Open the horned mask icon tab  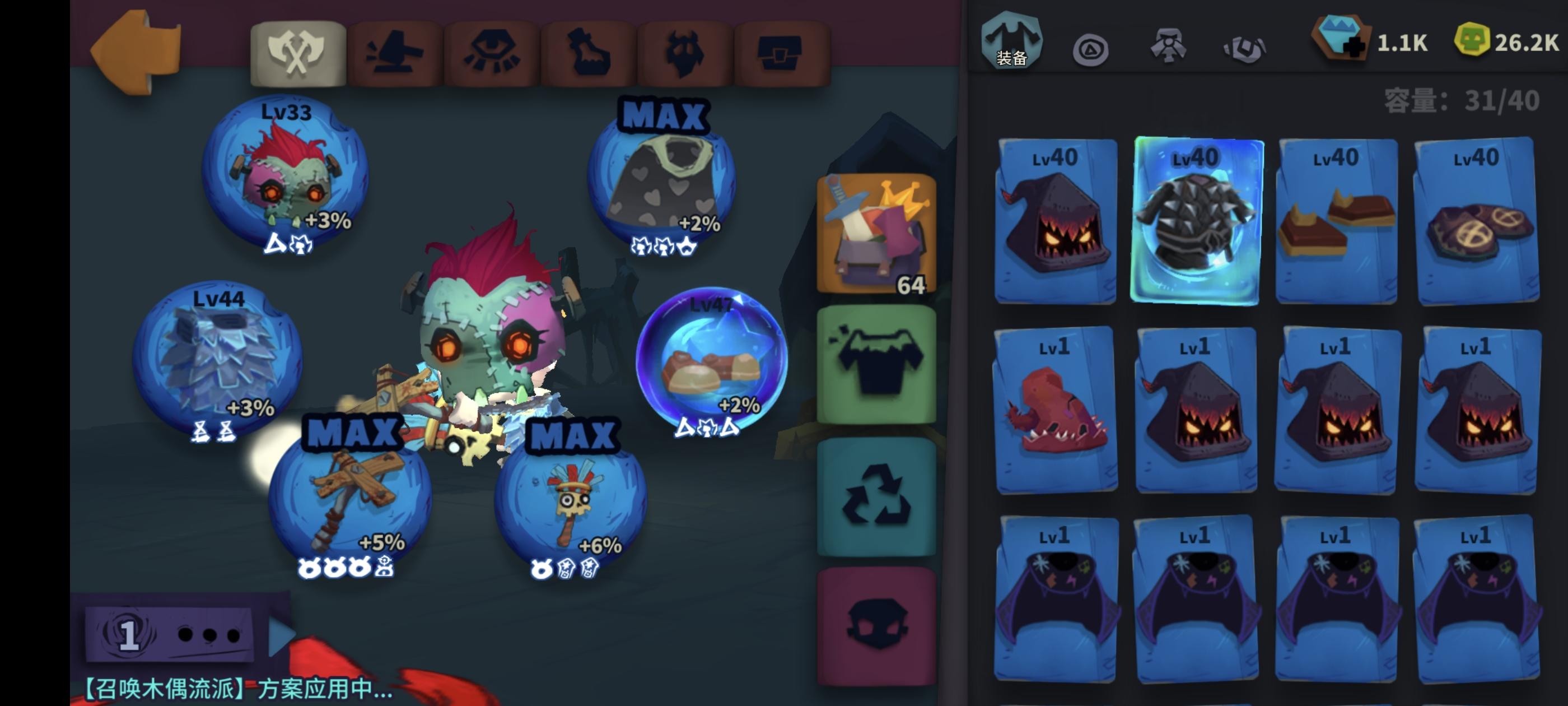pyautogui.click(x=685, y=52)
